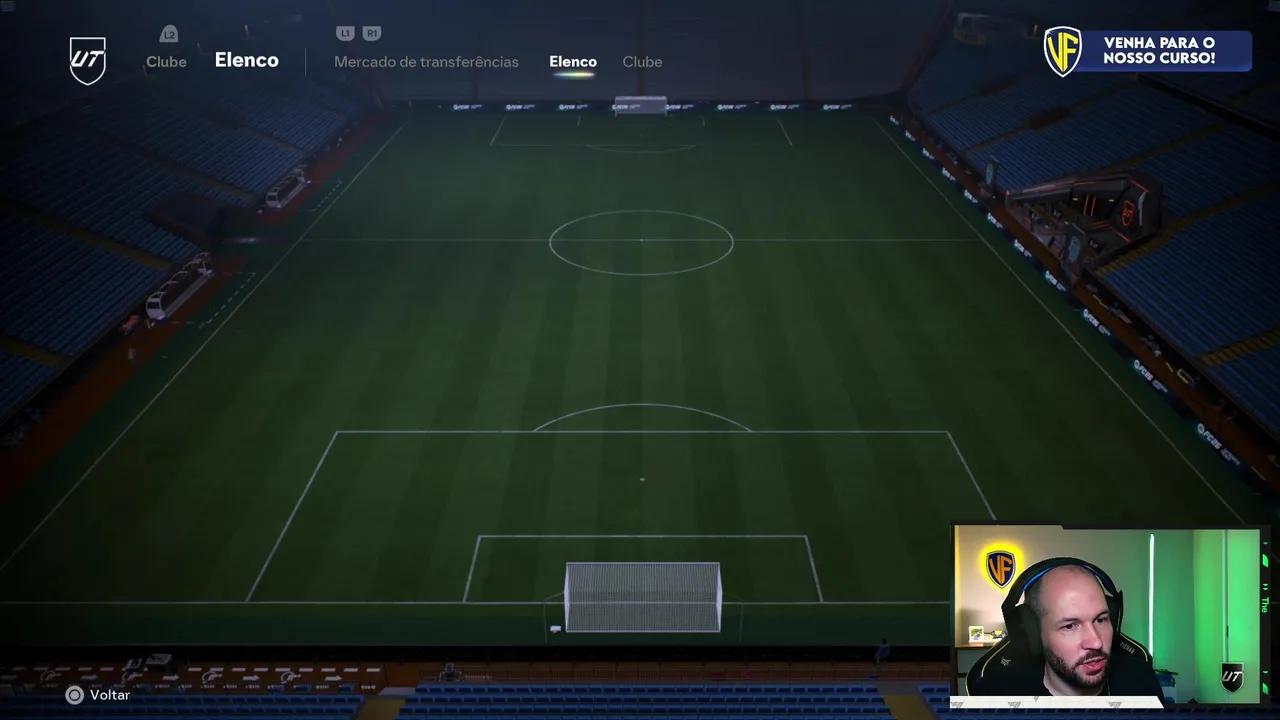Click the Elenco page heading
Screen dimensions: 1280x720
click(247, 60)
